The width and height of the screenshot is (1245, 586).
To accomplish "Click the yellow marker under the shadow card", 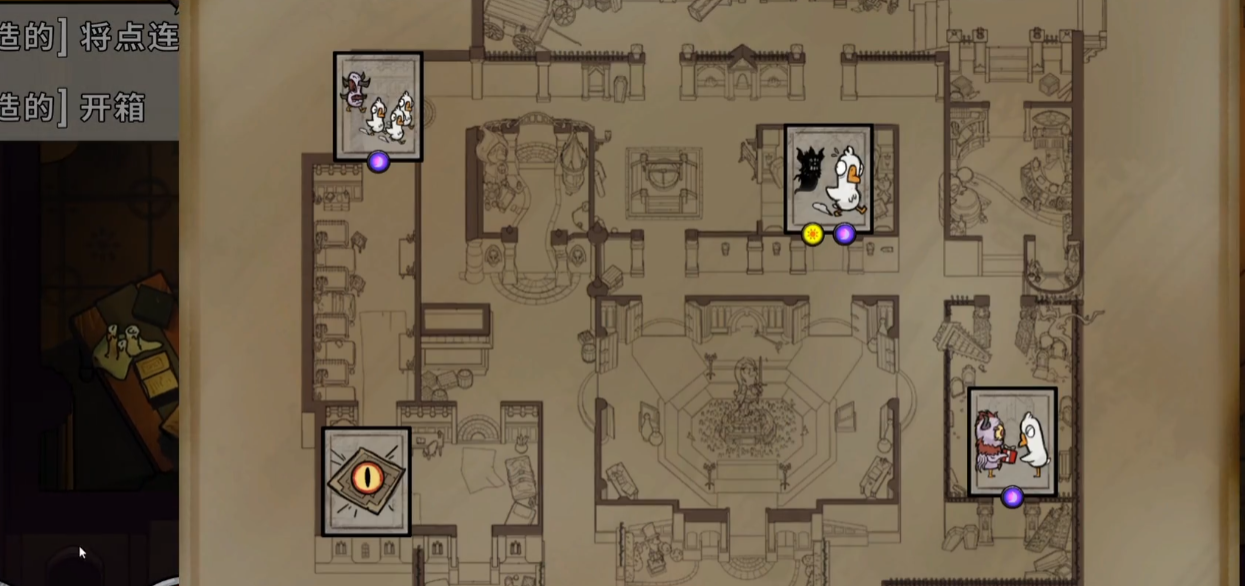I will pyautogui.click(x=813, y=234).
